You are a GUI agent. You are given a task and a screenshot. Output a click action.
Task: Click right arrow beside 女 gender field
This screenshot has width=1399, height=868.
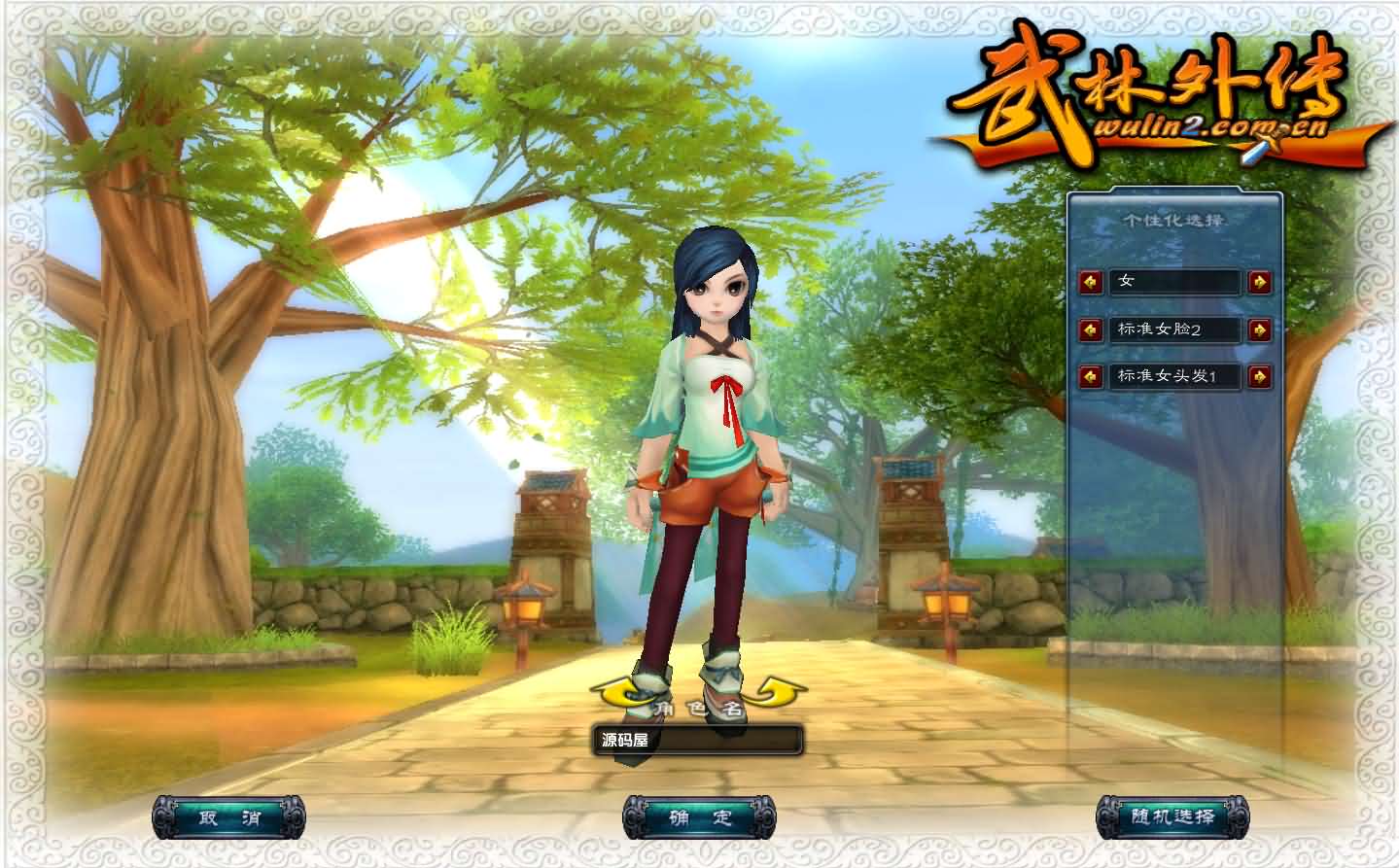pyautogui.click(x=1259, y=283)
